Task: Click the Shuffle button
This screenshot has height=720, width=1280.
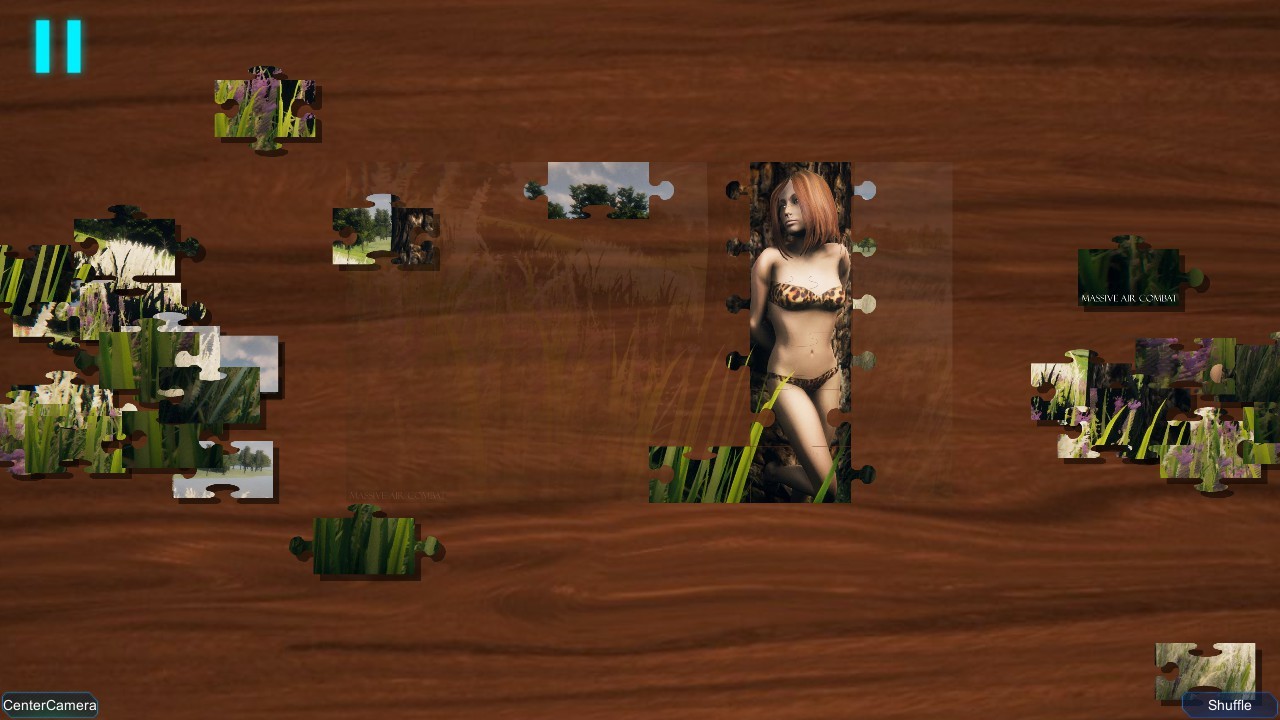Action: tap(1226, 703)
